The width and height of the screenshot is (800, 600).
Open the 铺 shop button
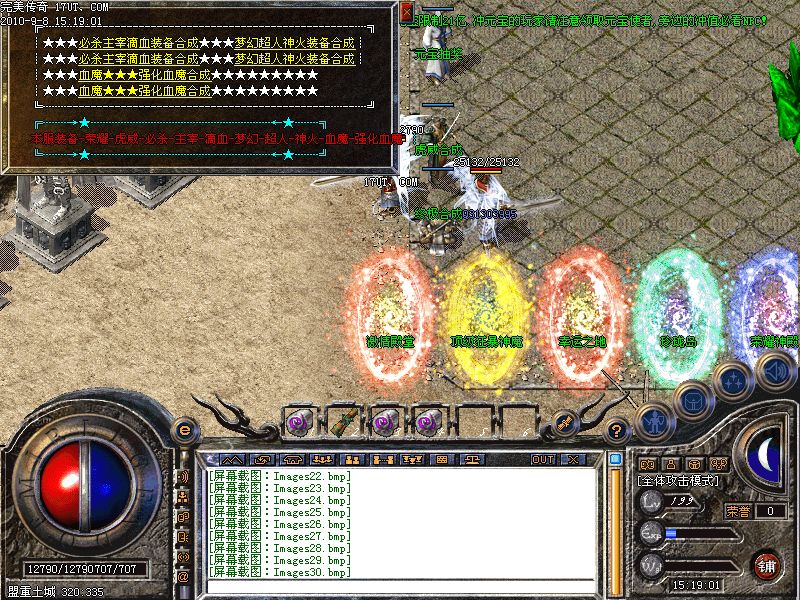click(767, 564)
